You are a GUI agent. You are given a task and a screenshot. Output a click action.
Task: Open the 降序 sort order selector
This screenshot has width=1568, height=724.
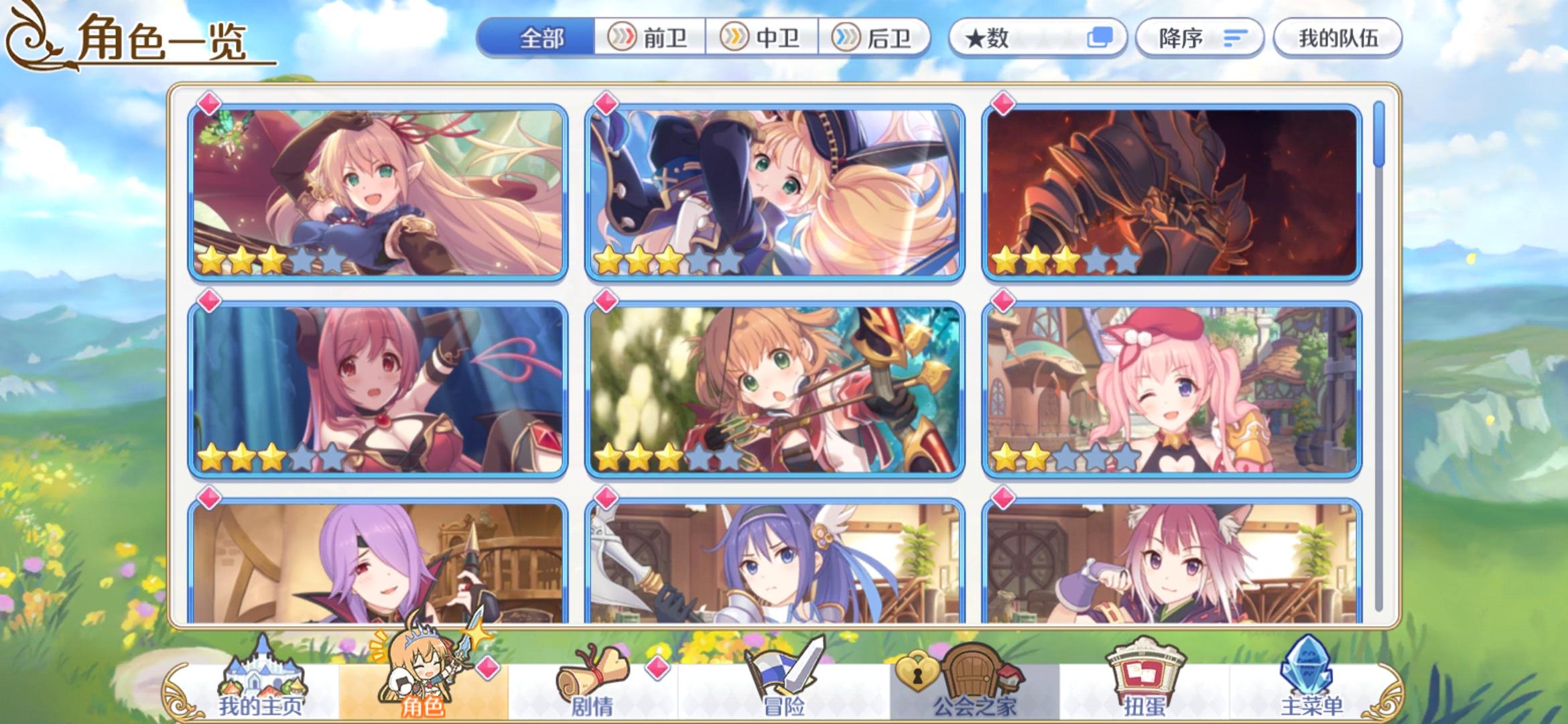click(x=1198, y=38)
